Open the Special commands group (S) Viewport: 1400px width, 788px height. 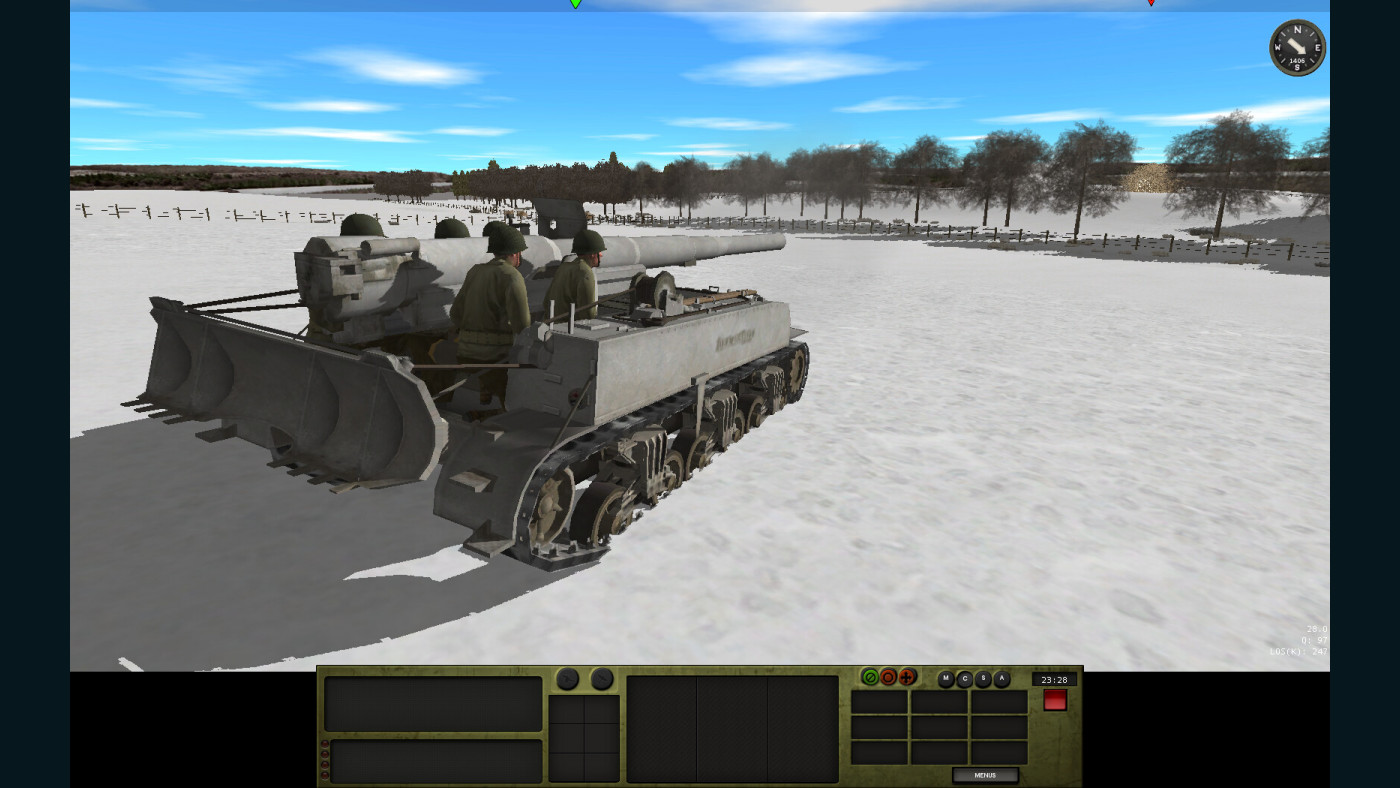(x=982, y=678)
